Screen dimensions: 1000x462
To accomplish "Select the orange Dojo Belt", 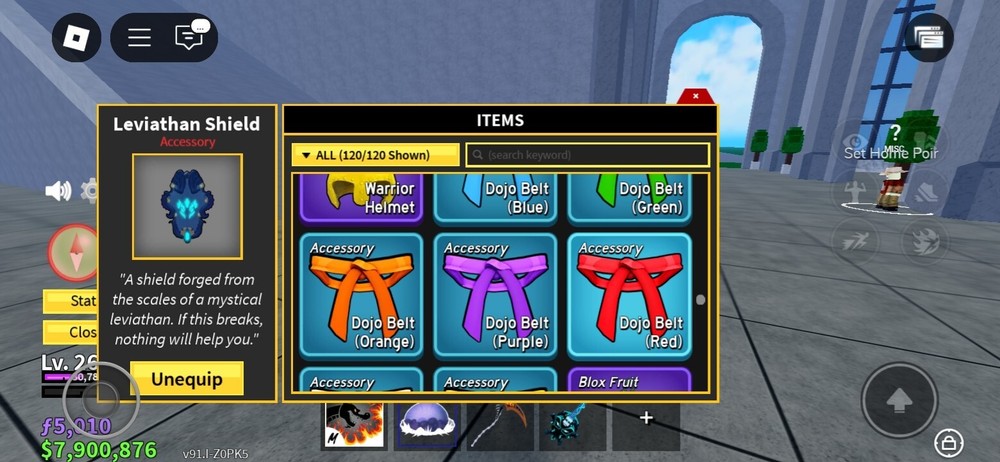I will point(361,296).
